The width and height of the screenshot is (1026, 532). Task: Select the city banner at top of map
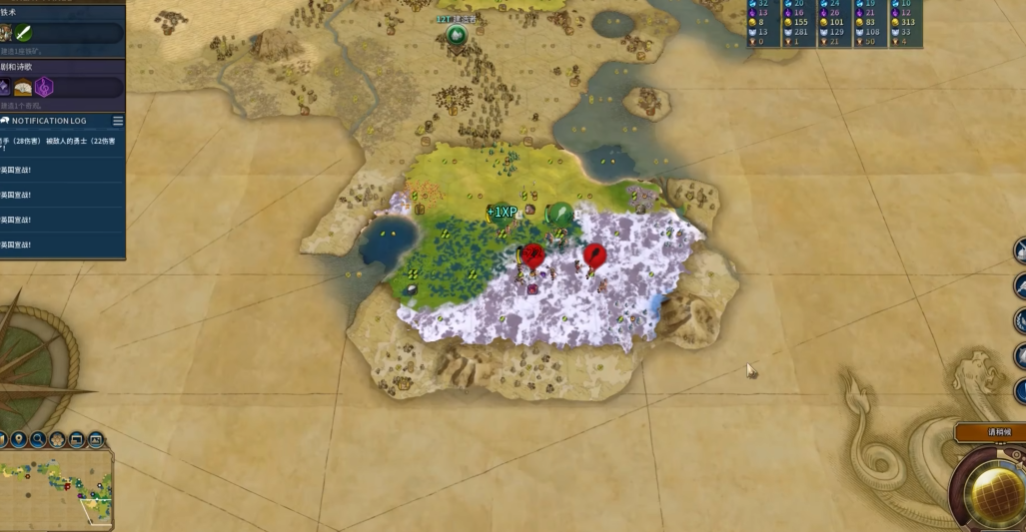pos(457,35)
